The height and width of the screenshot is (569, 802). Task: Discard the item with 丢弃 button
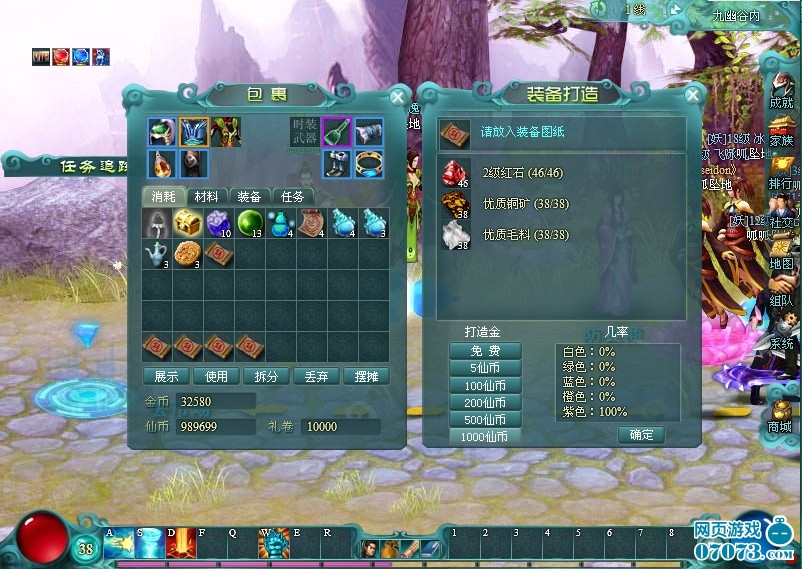[316, 377]
